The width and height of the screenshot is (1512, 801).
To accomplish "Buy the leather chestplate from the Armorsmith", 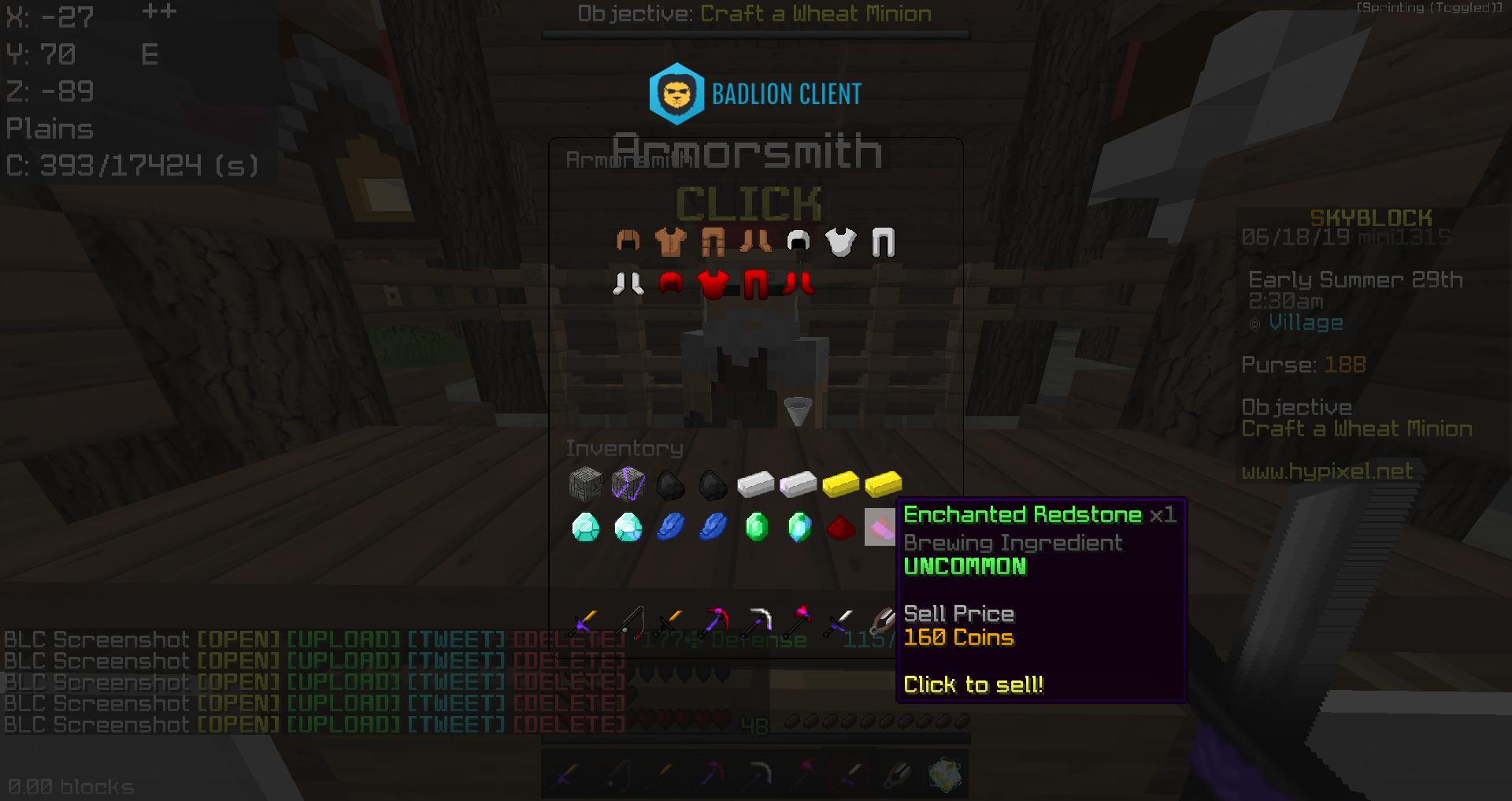I will point(669,242).
